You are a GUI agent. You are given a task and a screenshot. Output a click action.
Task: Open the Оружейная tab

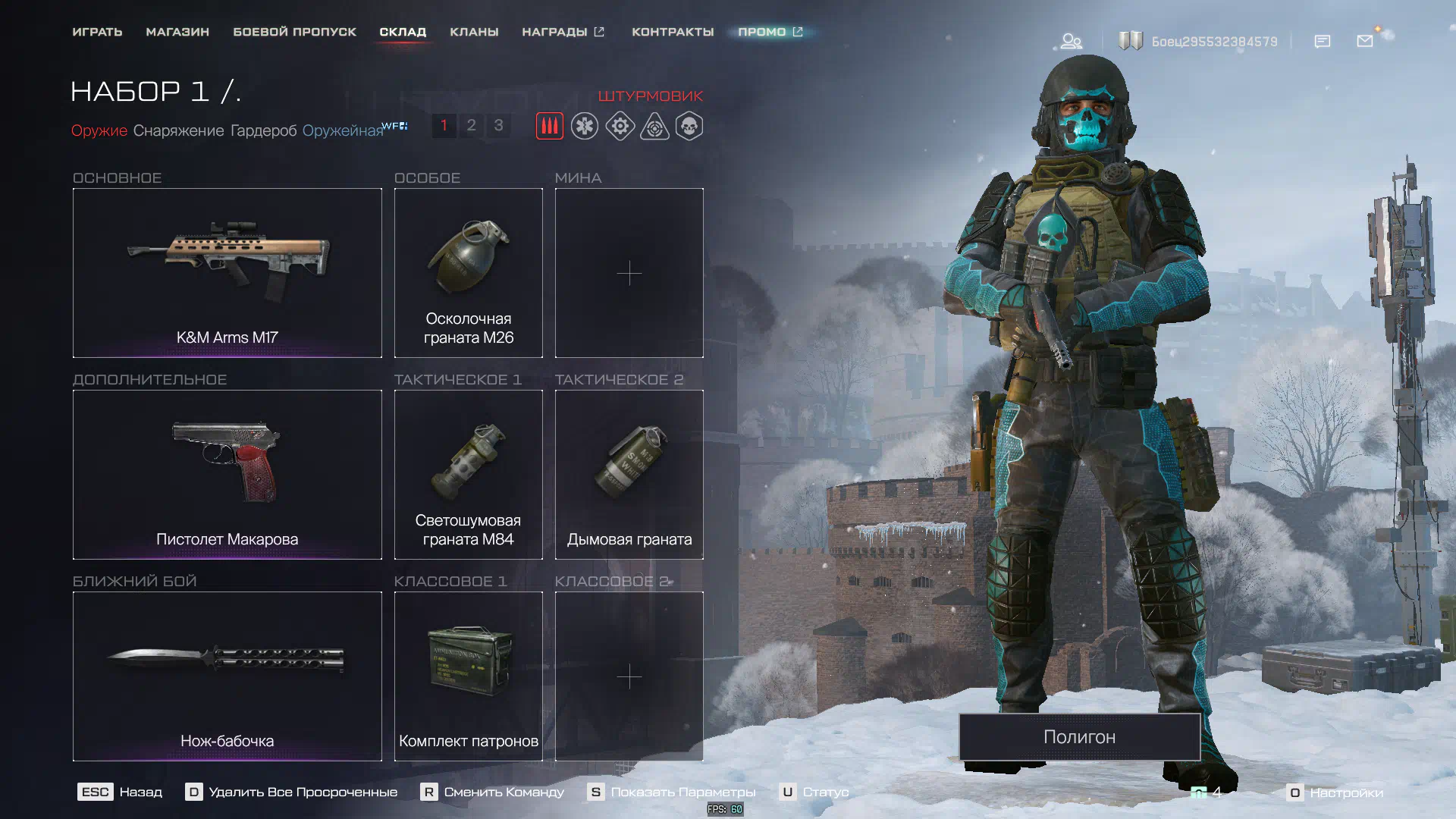point(343,130)
